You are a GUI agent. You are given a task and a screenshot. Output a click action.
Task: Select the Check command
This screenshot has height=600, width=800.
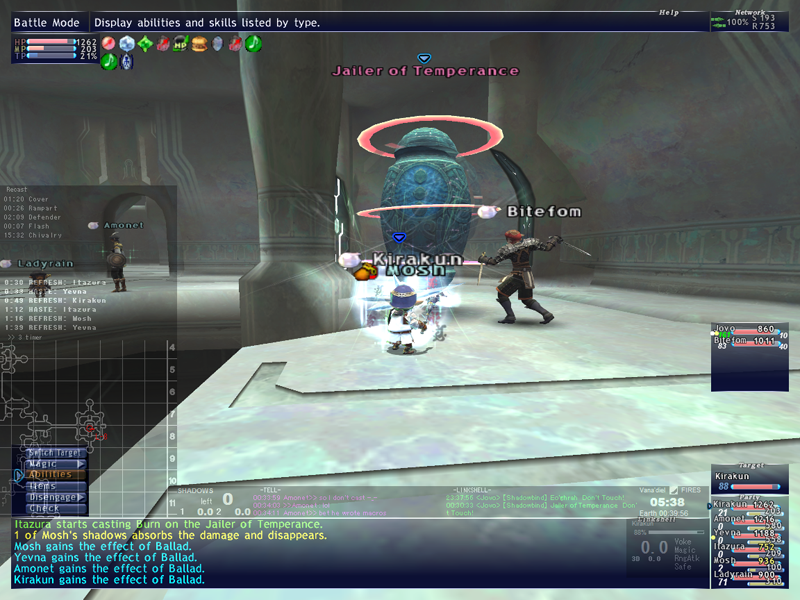click(x=44, y=508)
